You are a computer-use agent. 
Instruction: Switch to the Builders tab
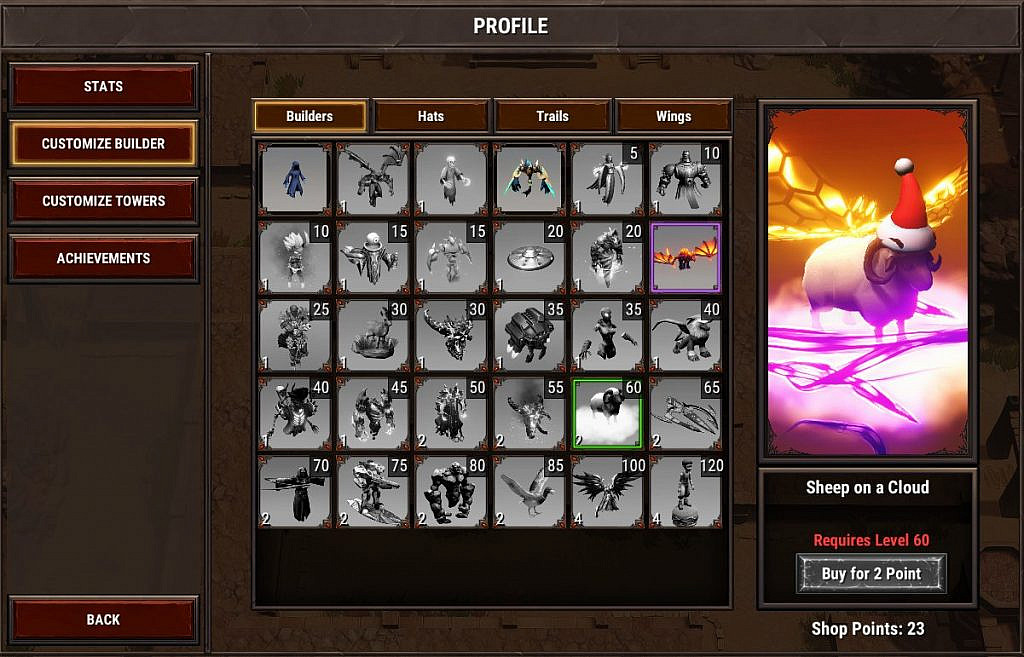(x=309, y=116)
